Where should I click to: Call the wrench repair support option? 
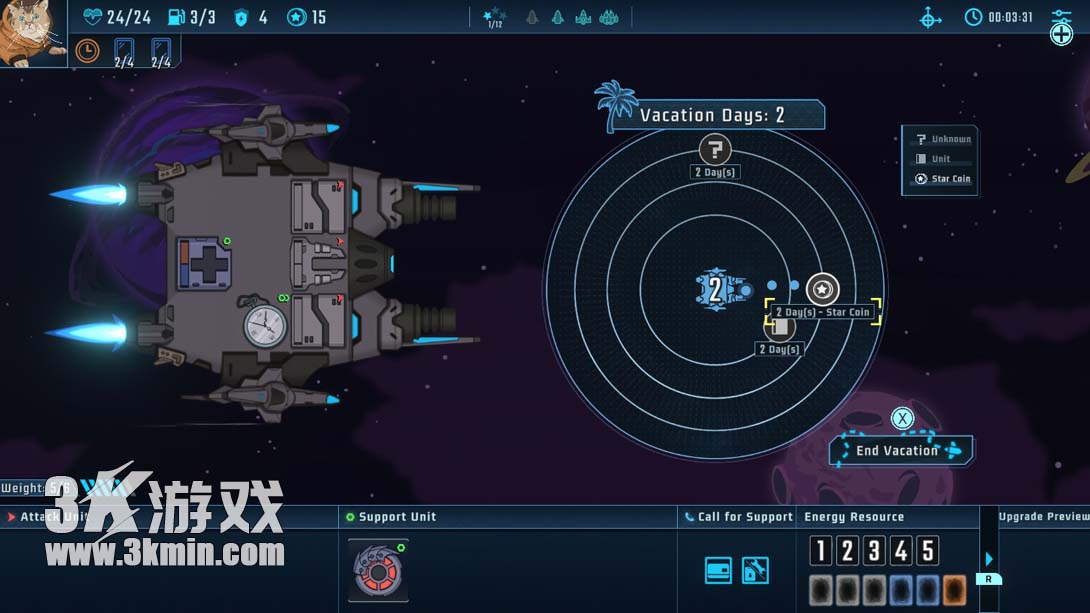pos(755,571)
